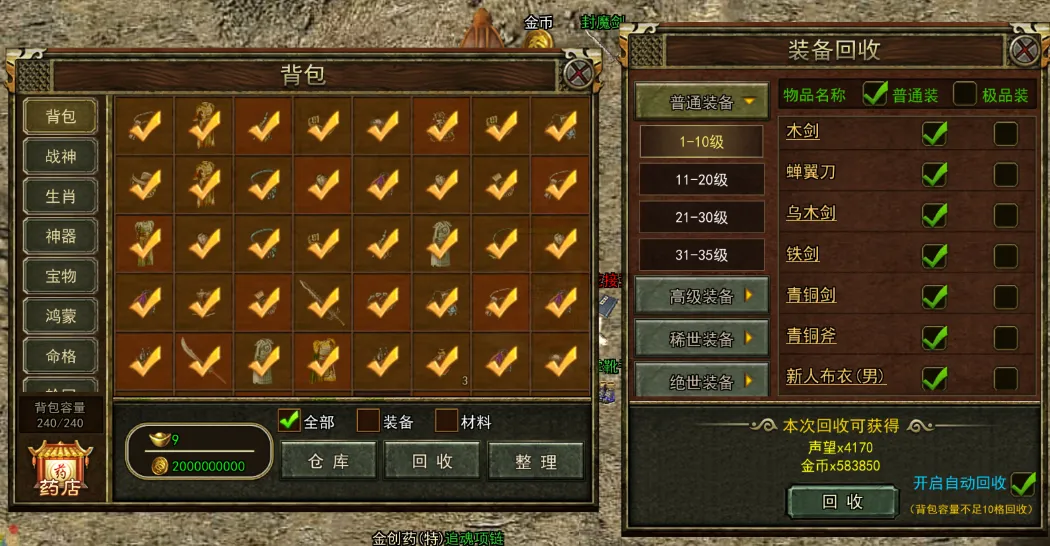Uncheck 普通装 for the 木剑 row
1050x546 pixels.
tap(934, 133)
